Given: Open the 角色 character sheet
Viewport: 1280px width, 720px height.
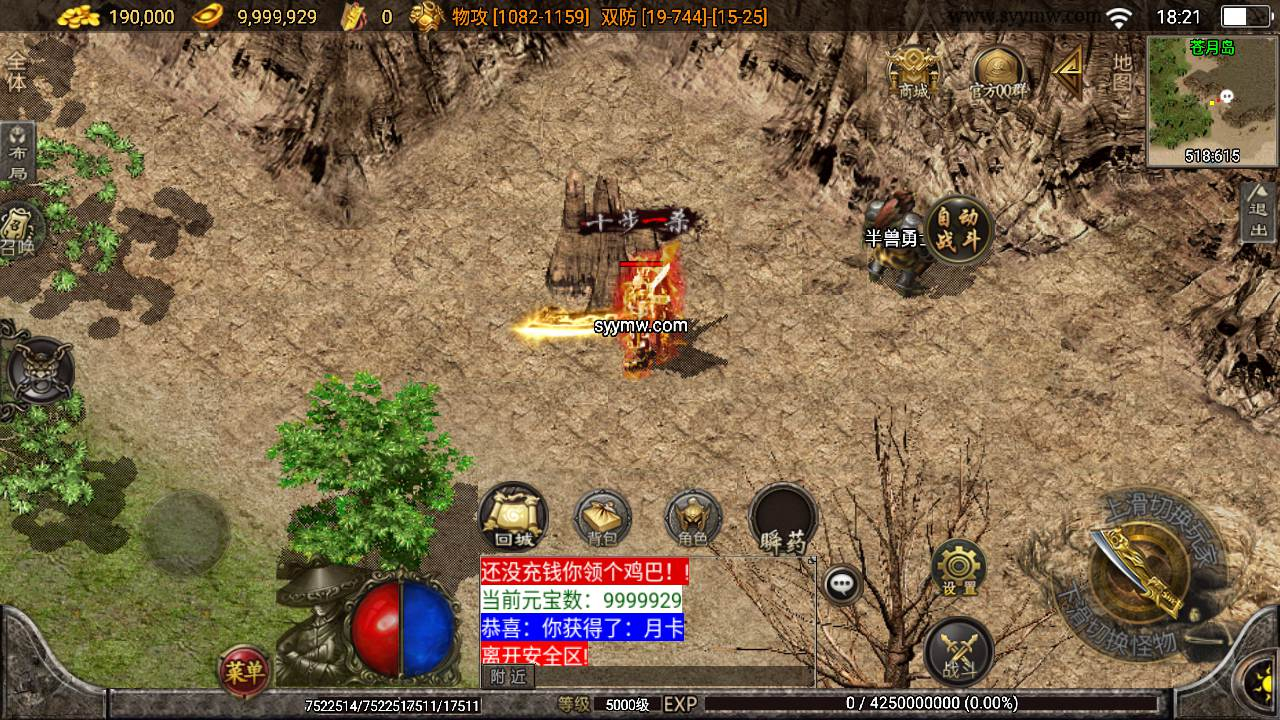Looking at the screenshot, I should (x=693, y=519).
